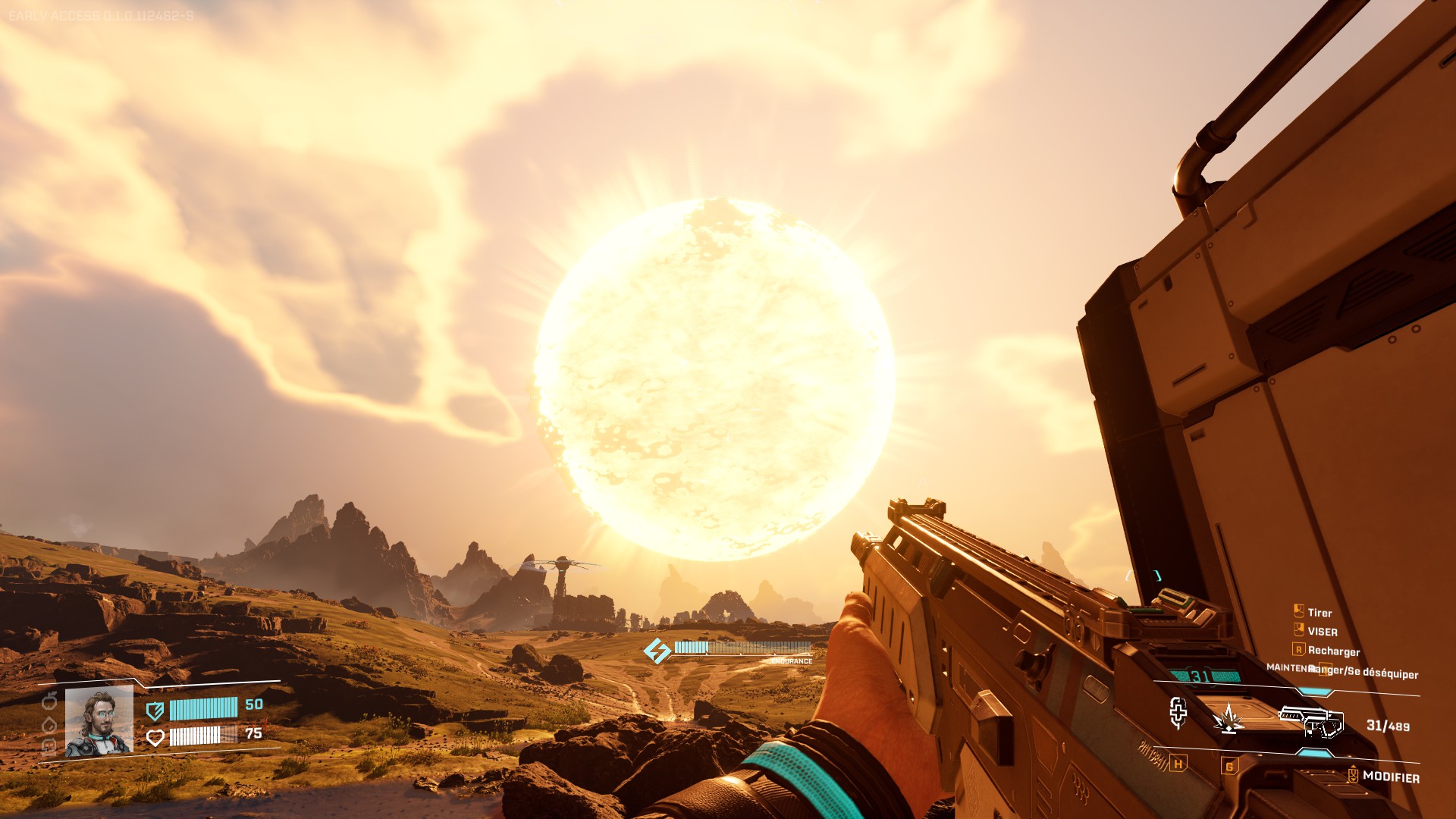This screenshot has height=819, width=1456.
Task: Select the equipped rifle weapon icon
Action: [1311, 719]
